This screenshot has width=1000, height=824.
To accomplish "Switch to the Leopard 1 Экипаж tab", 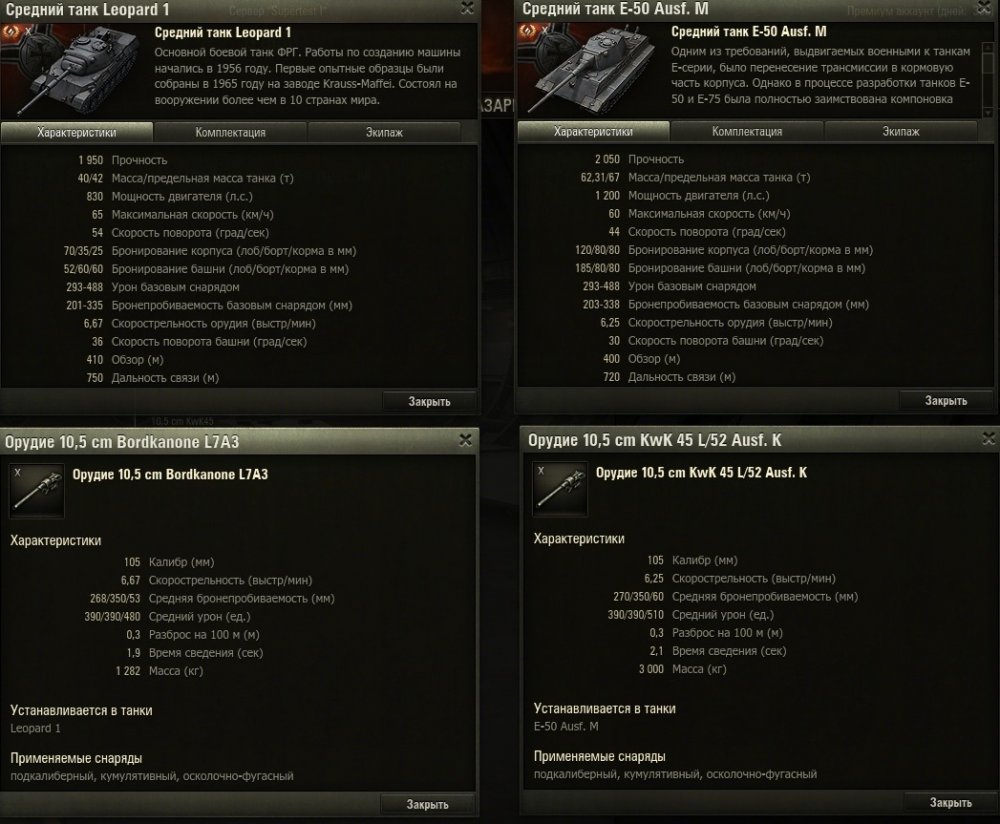I will (384, 132).
